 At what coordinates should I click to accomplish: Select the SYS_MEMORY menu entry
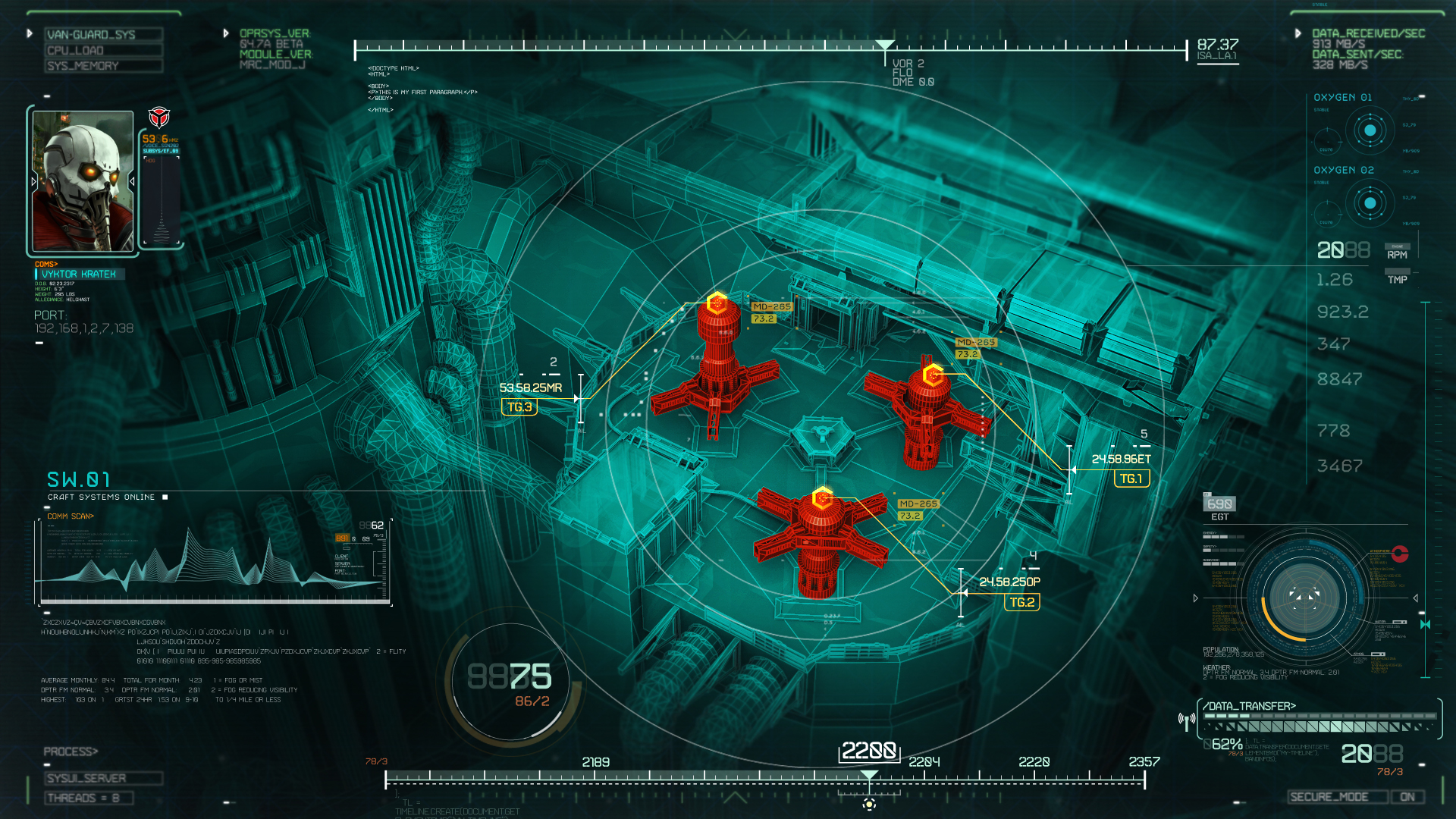(102, 66)
